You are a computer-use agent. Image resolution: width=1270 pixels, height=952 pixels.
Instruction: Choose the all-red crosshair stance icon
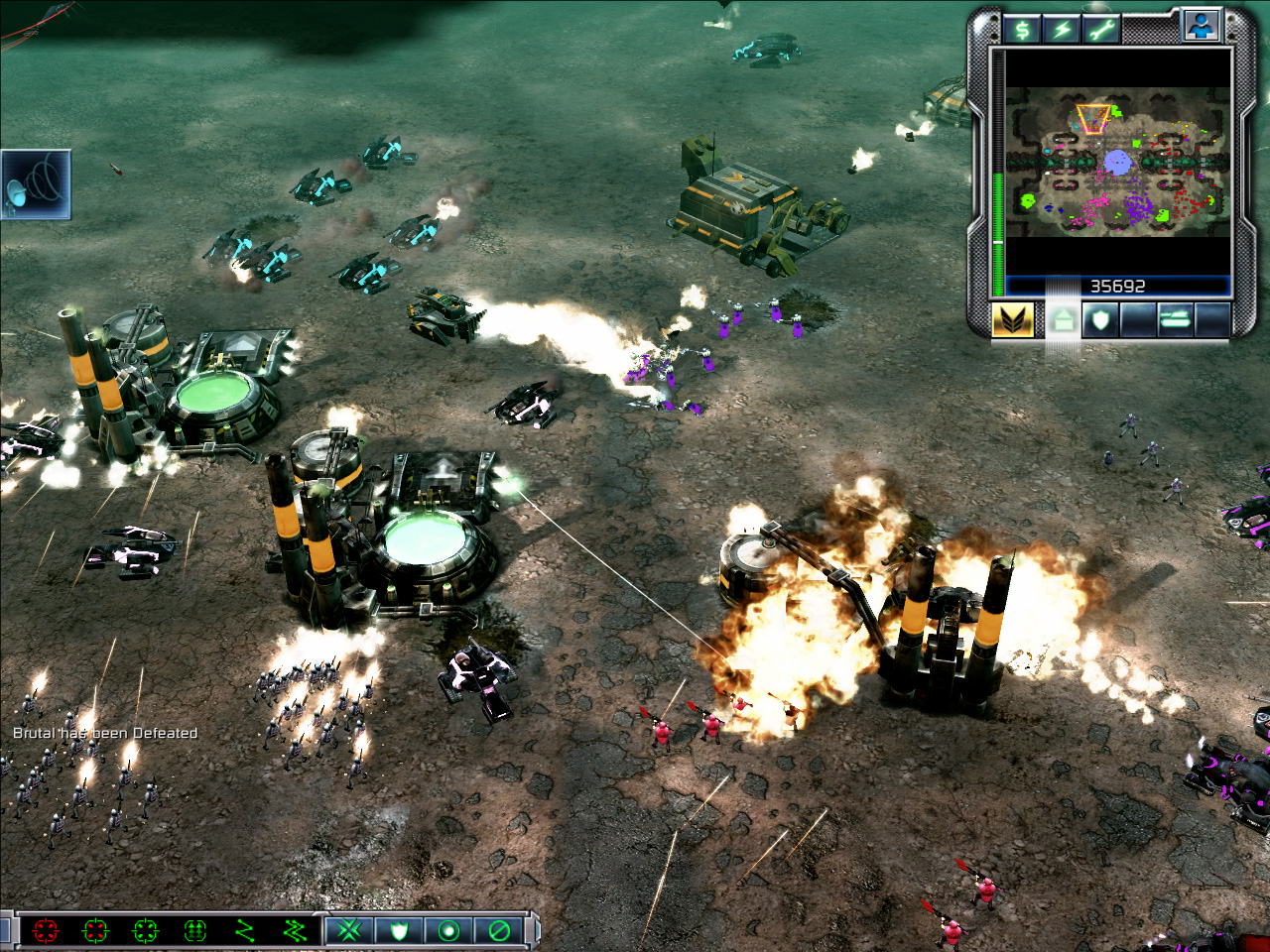[46, 930]
